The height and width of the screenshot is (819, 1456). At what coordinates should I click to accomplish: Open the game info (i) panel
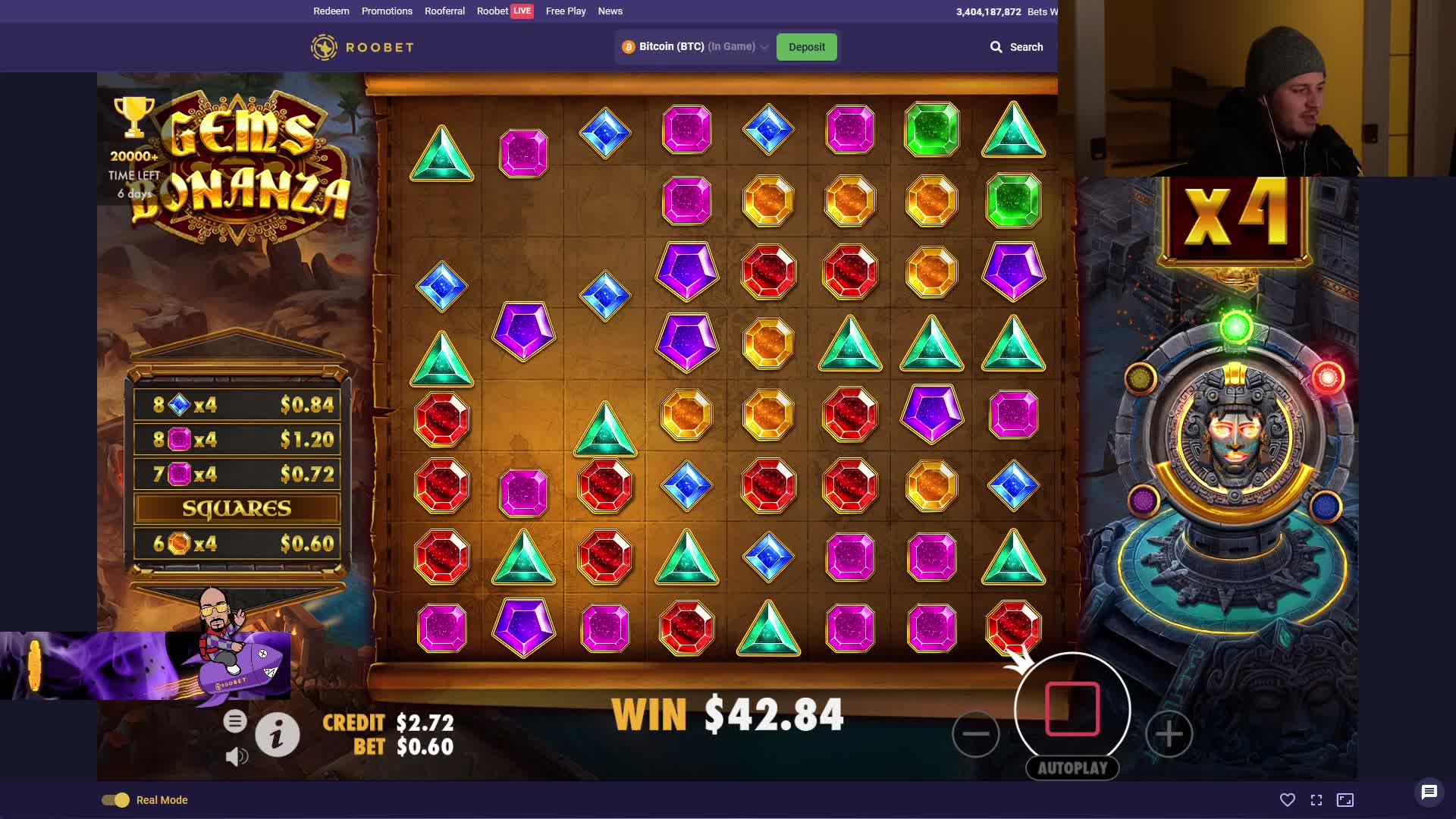277,734
